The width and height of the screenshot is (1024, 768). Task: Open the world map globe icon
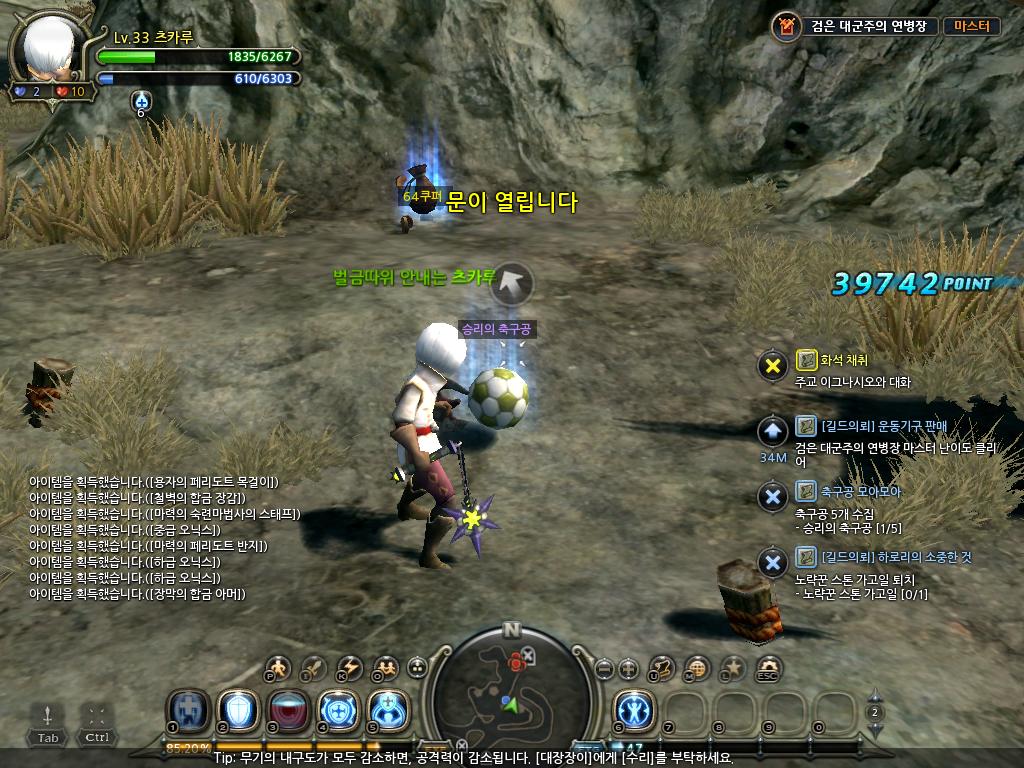pos(699,667)
